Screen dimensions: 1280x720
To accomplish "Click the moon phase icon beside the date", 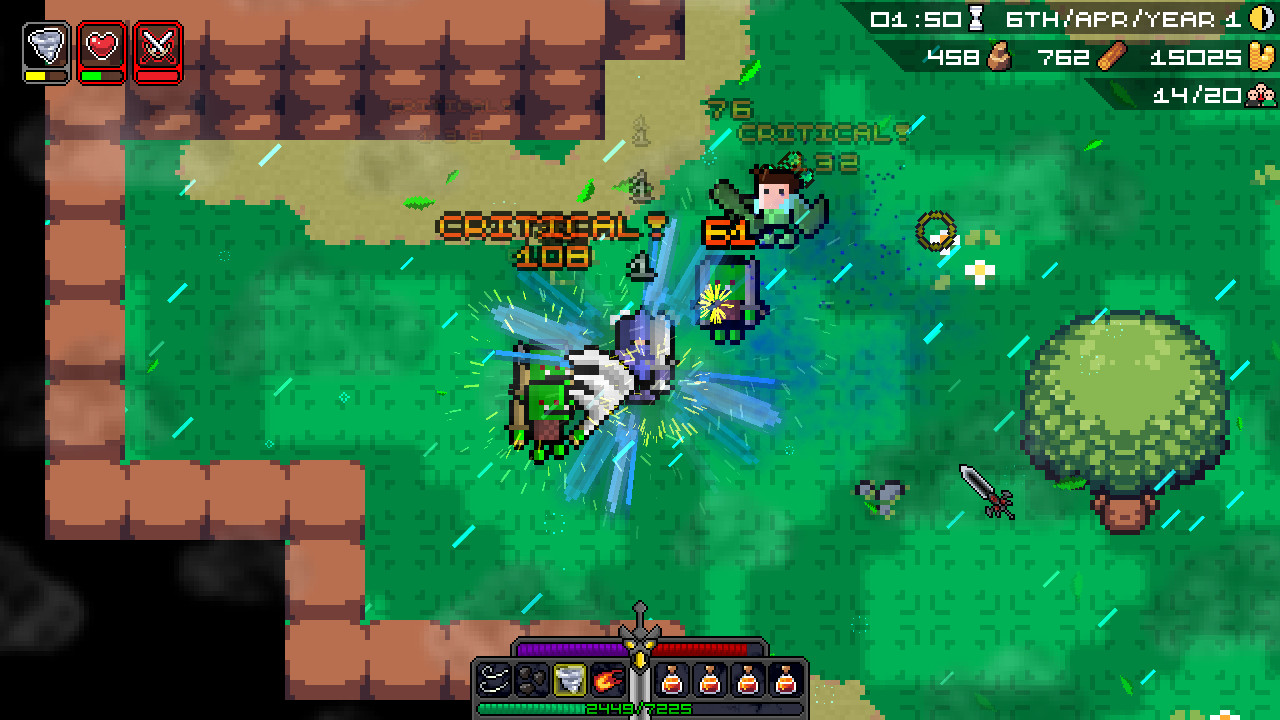I will 1262,17.
